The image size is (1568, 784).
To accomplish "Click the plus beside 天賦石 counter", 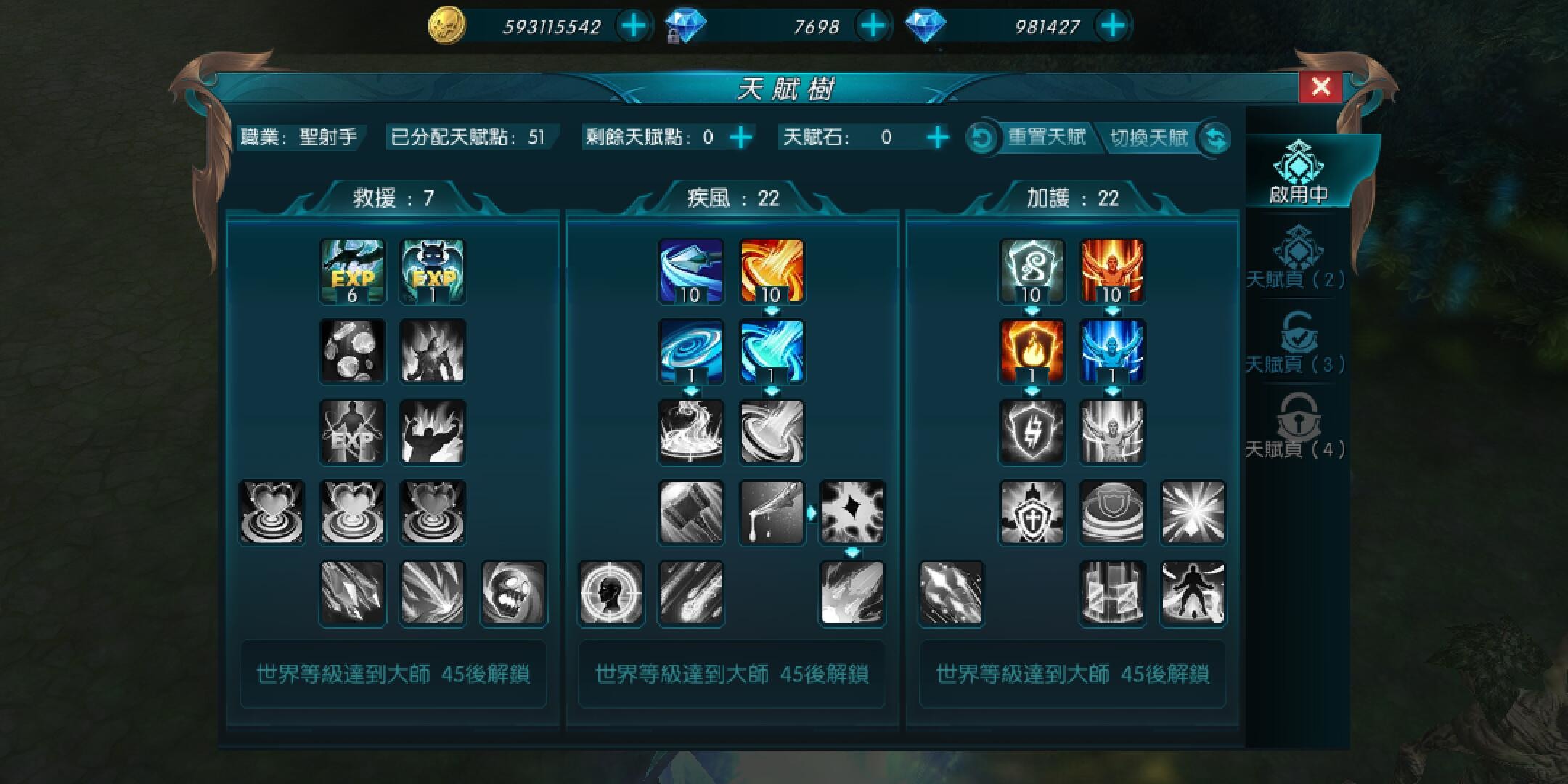I will (938, 136).
